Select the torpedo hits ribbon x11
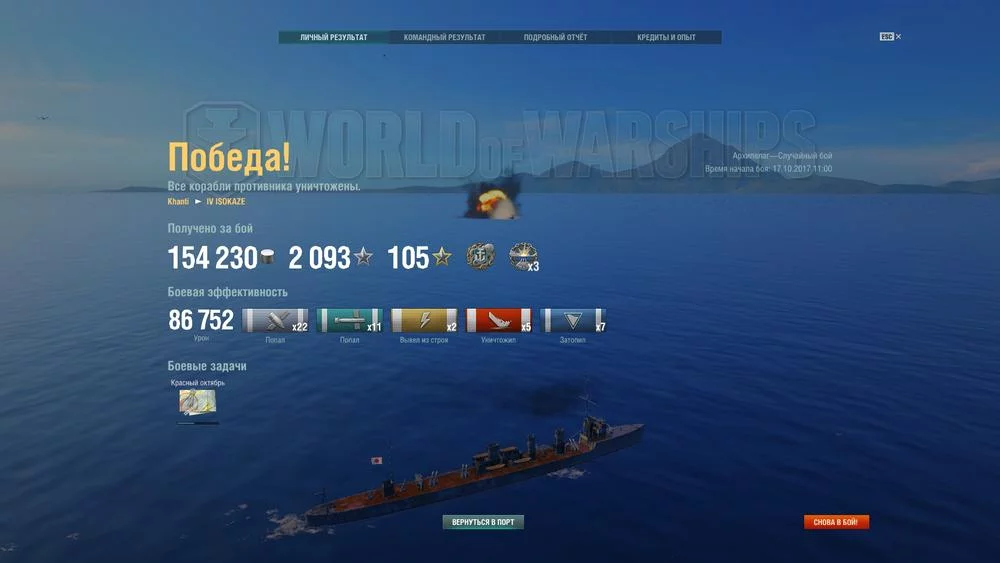This screenshot has width=1000, height=563. (349, 321)
